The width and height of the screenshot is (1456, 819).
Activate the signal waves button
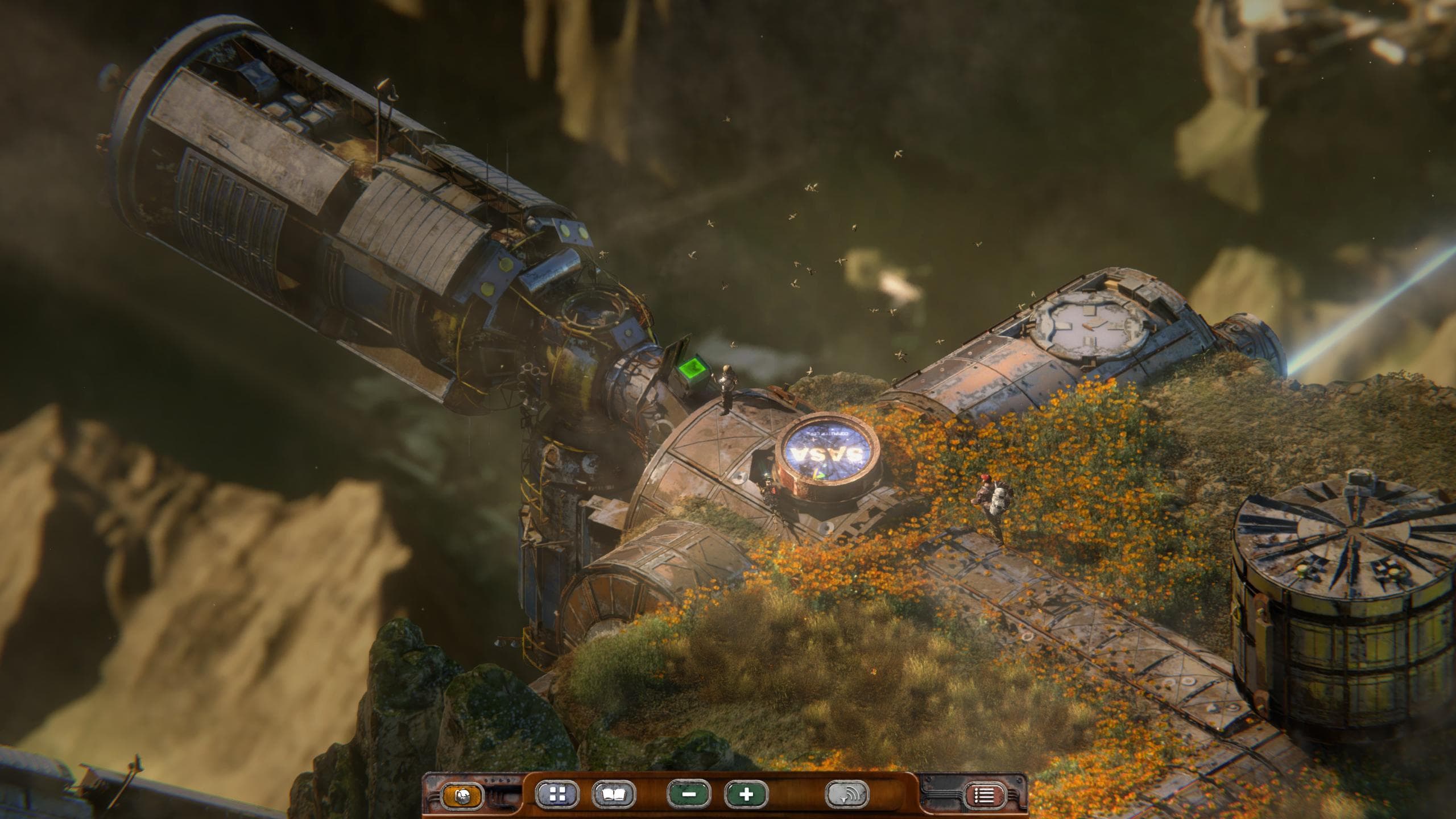pyautogui.click(x=847, y=795)
